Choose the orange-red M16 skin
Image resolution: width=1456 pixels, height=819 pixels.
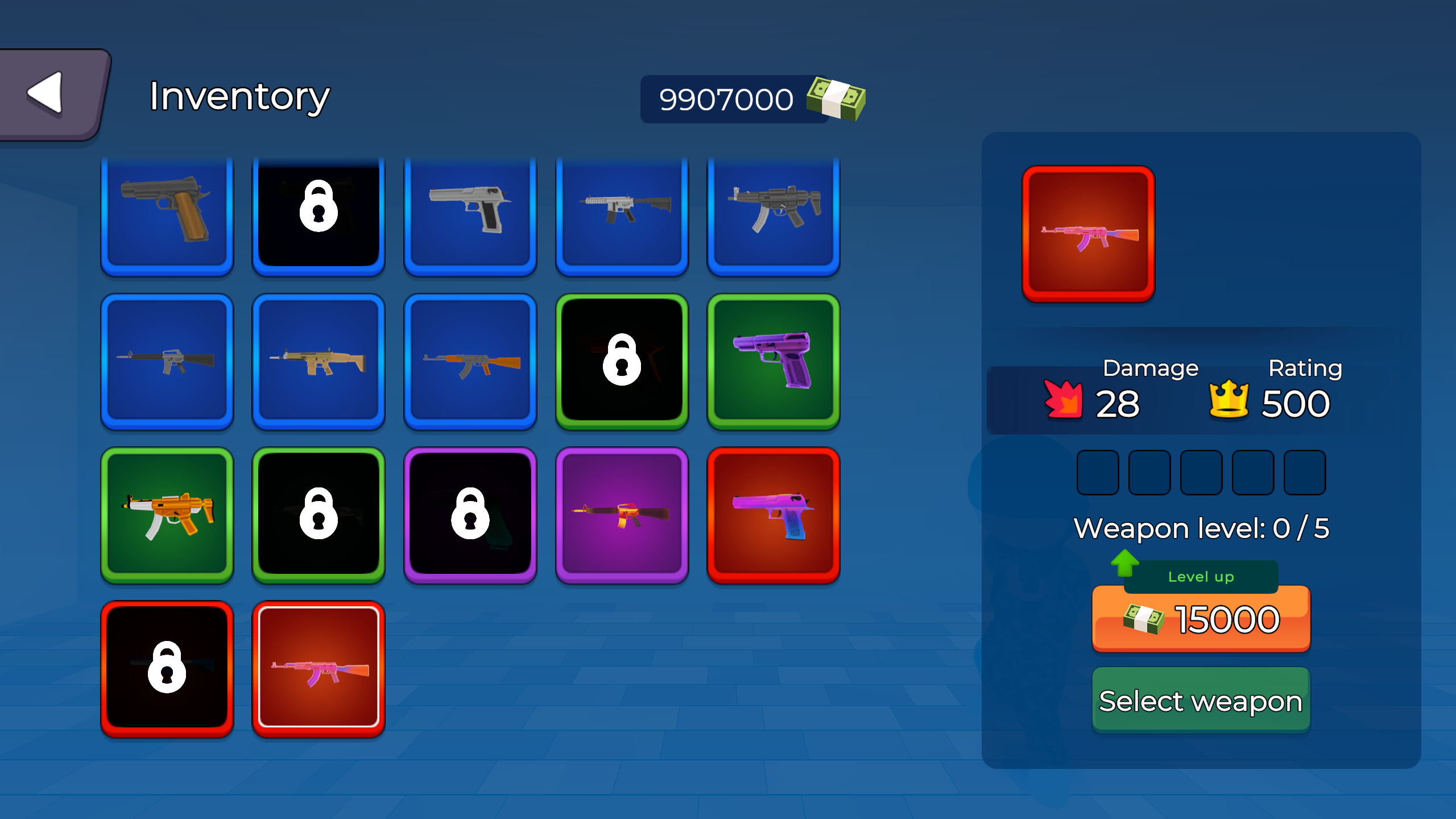(x=622, y=515)
